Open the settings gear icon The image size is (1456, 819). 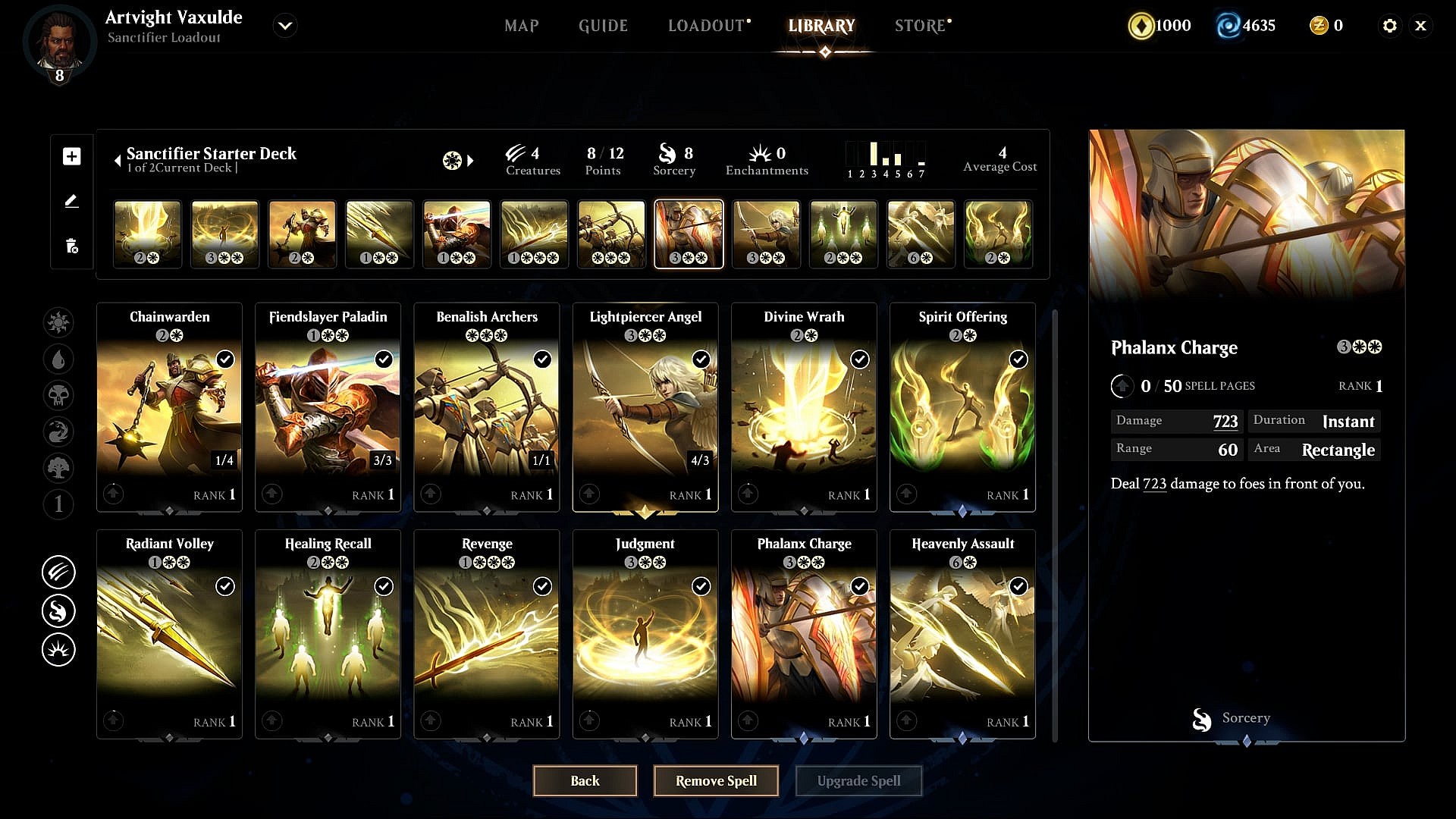(1389, 26)
